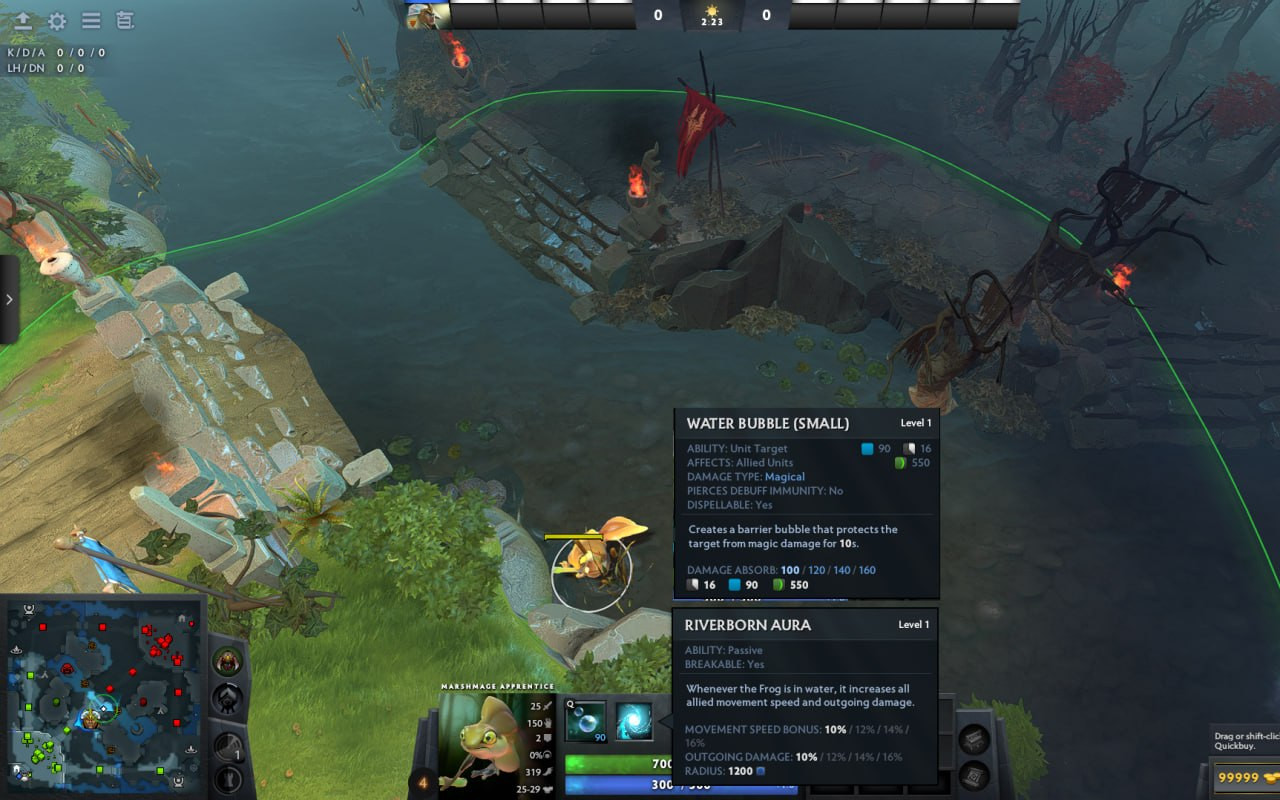Select the Riverborn Aura swirl ability icon
Image resolution: width=1280 pixels, height=800 pixels.
pyautogui.click(x=634, y=722)
